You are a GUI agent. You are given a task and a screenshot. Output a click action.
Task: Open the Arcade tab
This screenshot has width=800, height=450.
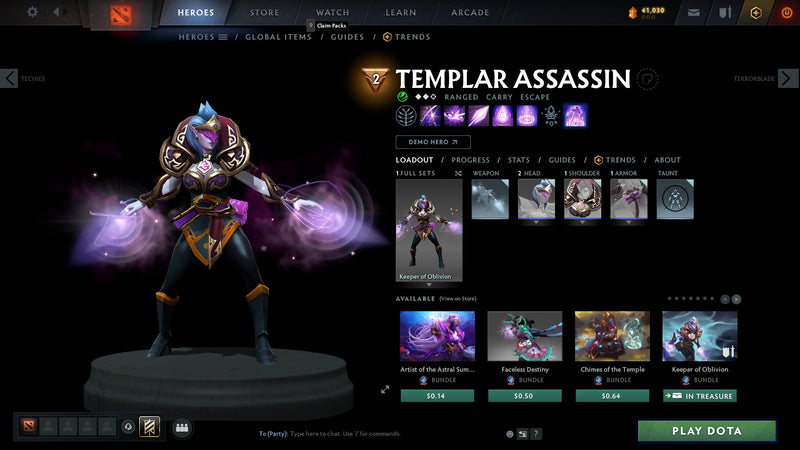(x=470, y=13)
